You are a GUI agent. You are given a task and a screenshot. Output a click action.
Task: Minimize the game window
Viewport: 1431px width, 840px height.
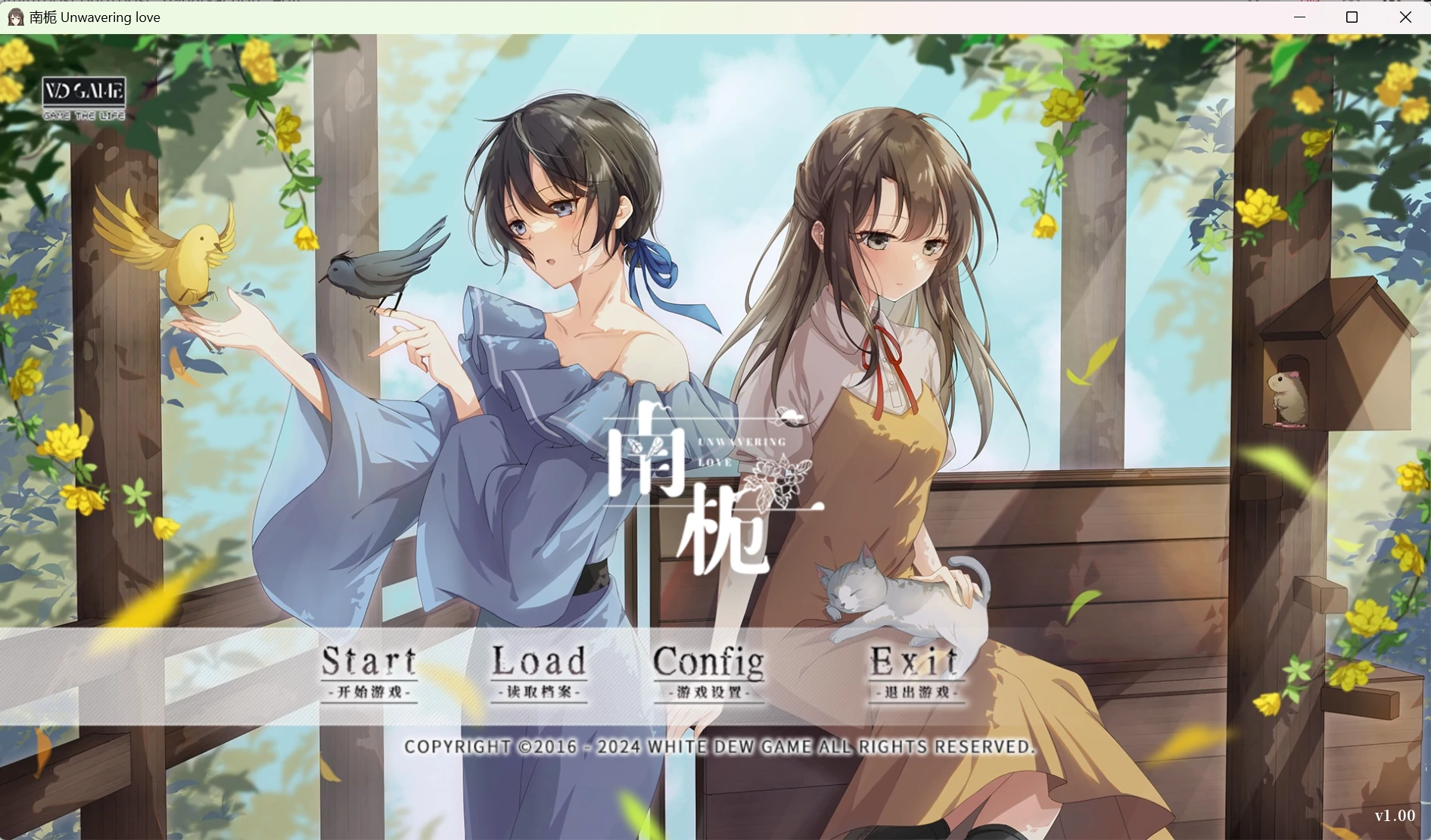(1299, 17)
